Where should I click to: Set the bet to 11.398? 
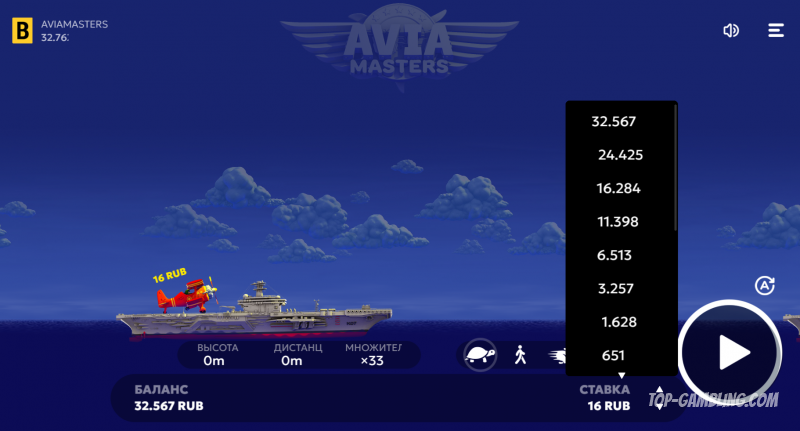tap(617, 221)
